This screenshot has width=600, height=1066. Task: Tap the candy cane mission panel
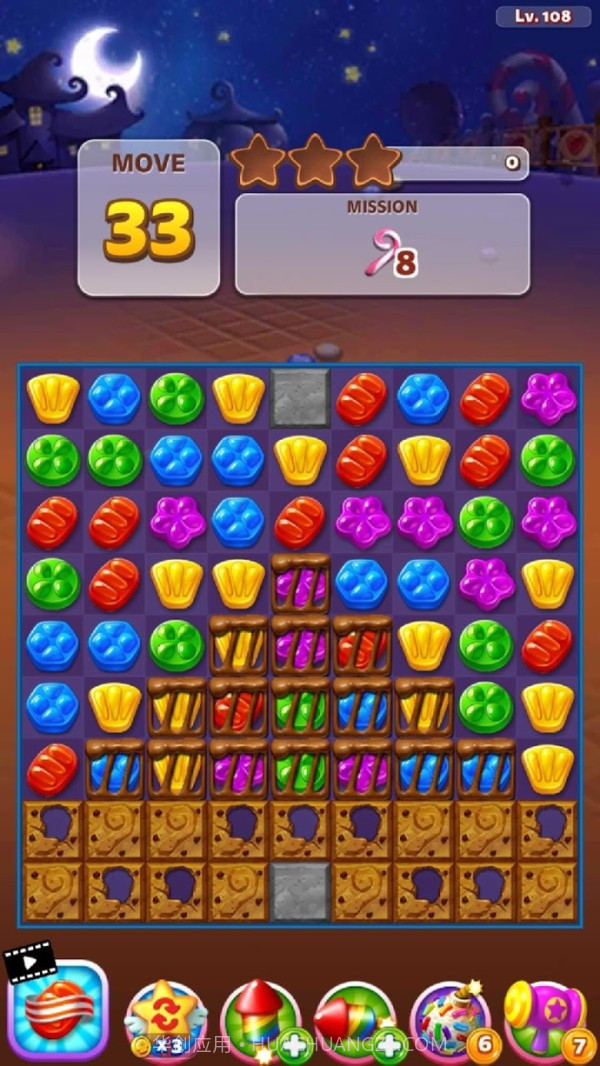[382, 244]
